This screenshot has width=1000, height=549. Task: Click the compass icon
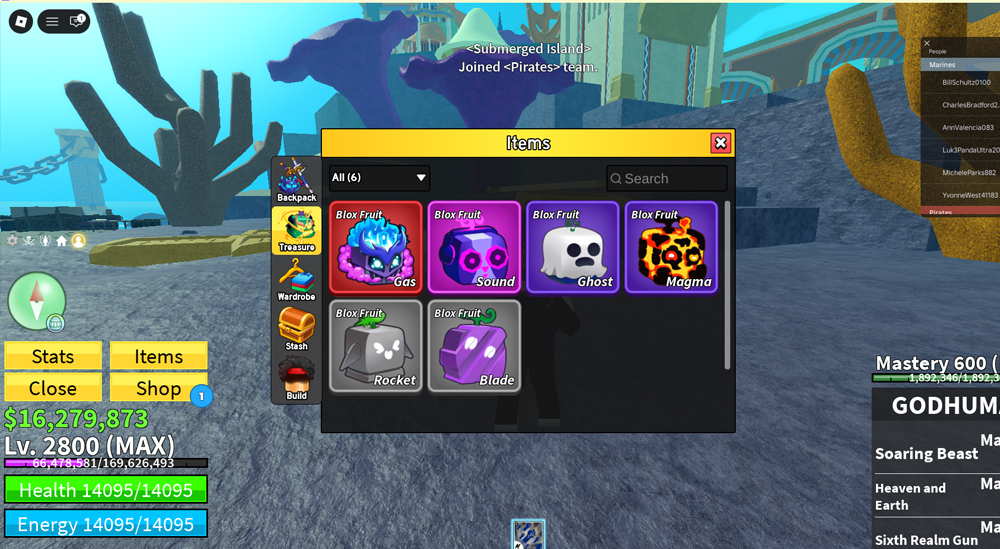coord(37,301)
